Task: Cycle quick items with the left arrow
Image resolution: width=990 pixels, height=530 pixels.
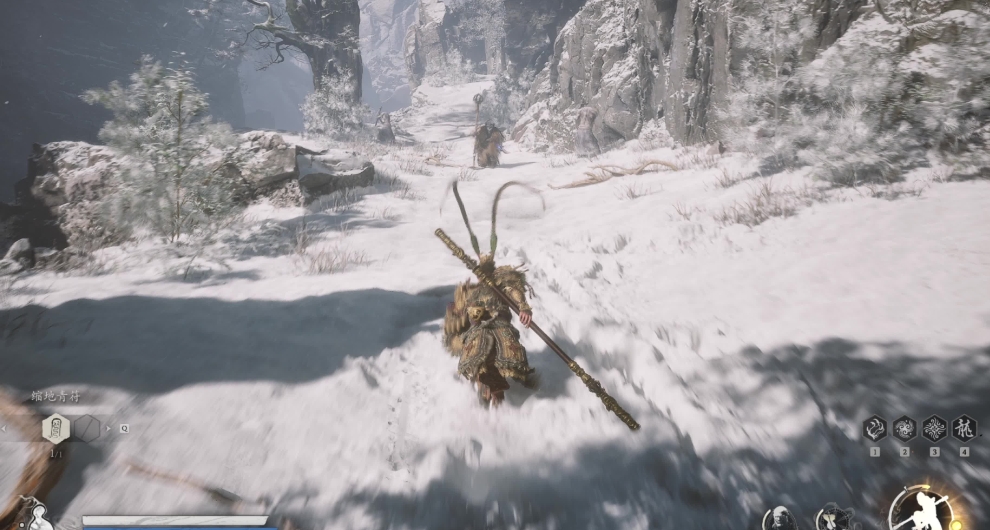Action: 6,428
